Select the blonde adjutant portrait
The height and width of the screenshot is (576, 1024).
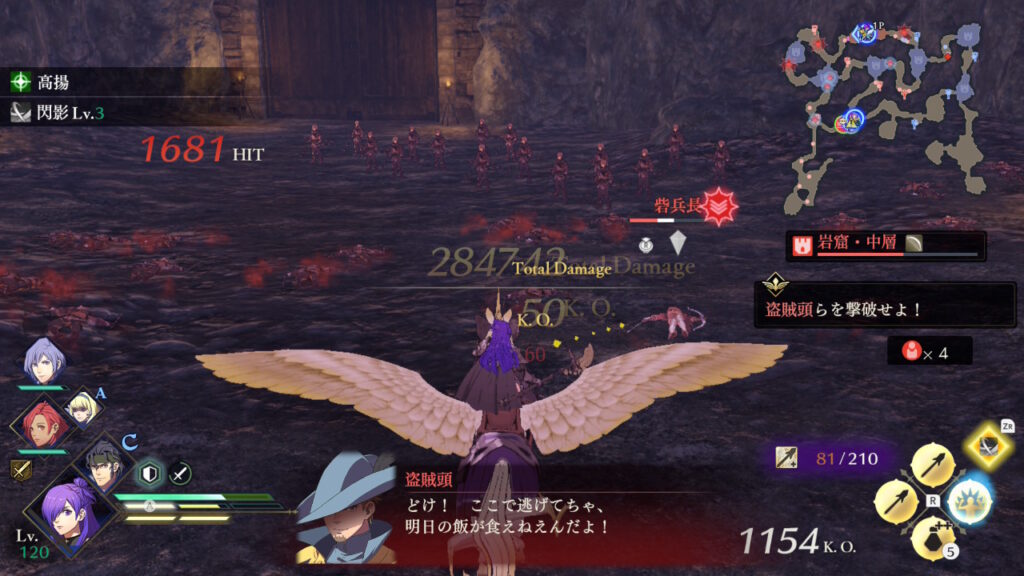[80, 407]
